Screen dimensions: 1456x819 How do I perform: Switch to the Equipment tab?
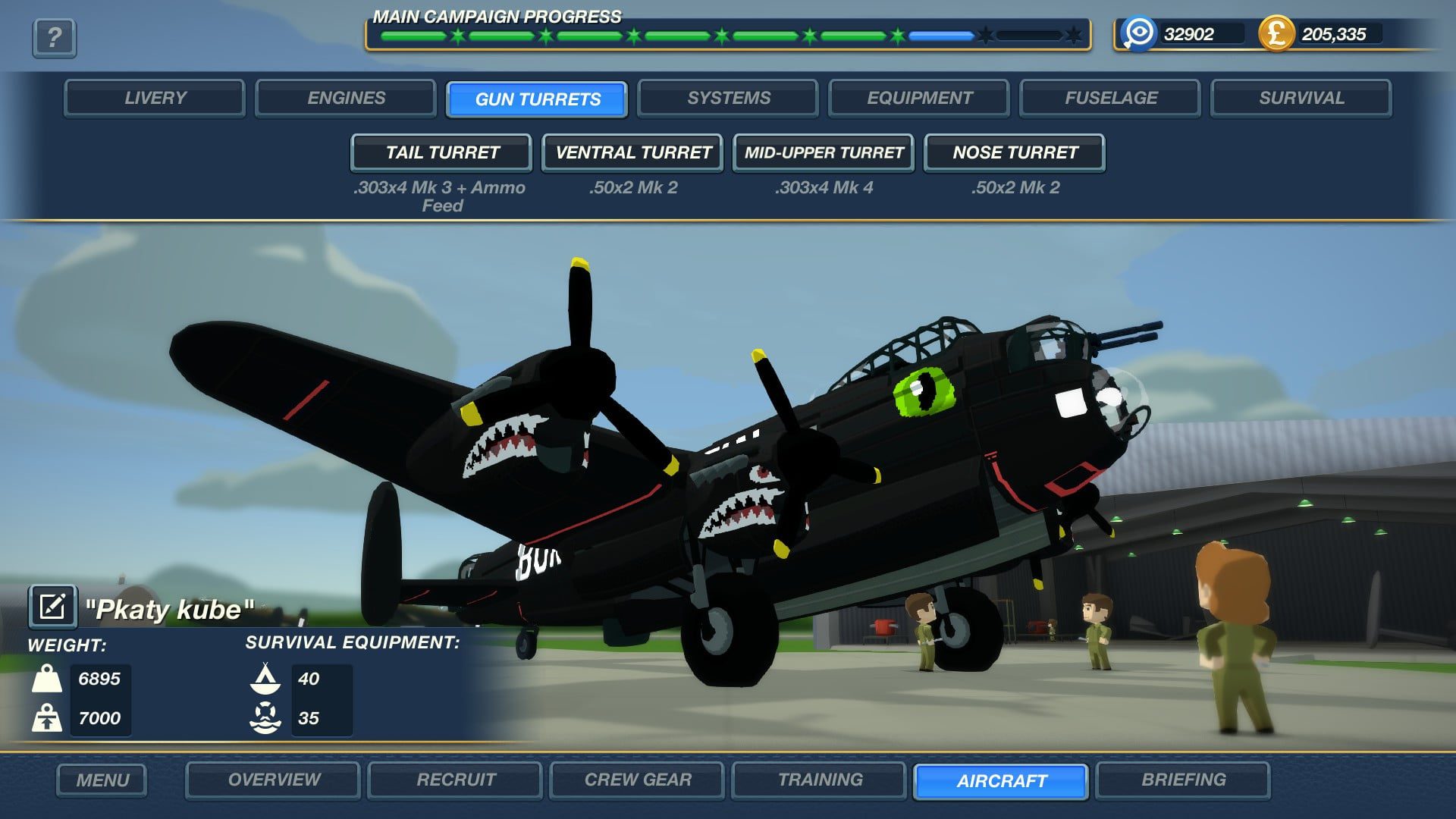919,99
